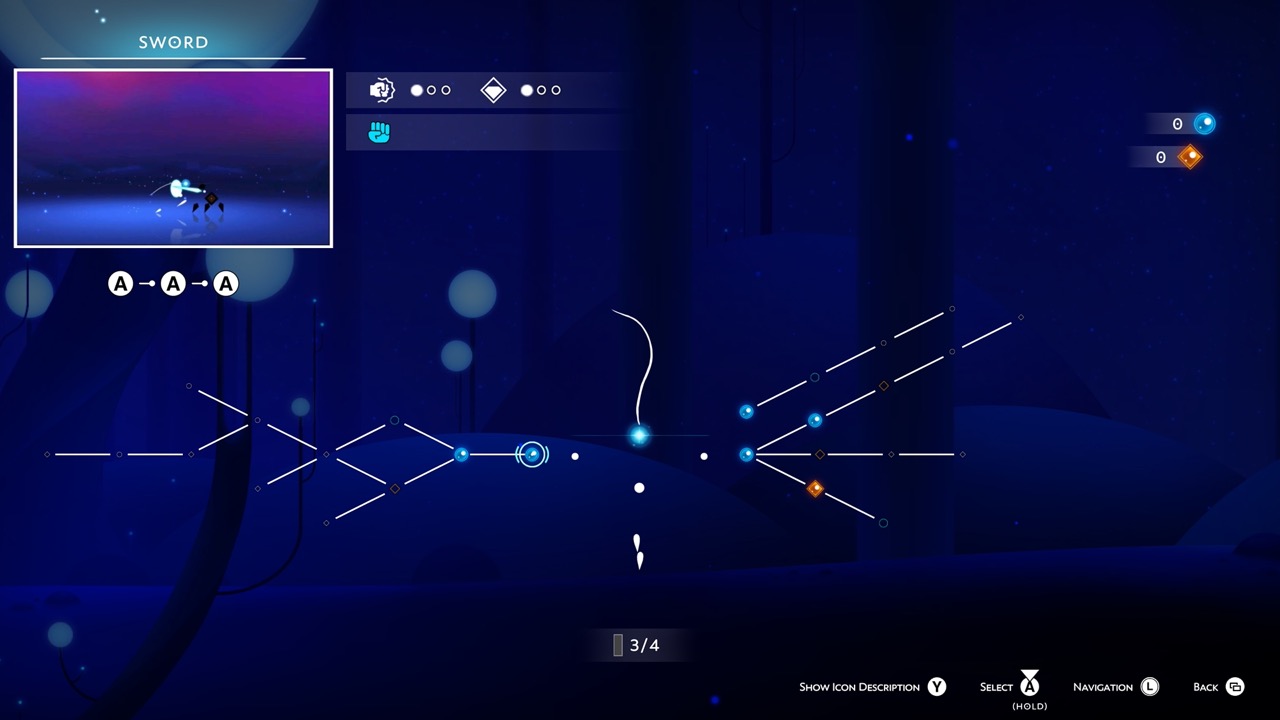Expand the leftmost diamond node of the tree
The image size is (1280, 720).
pyautogui.click(x=46, y=454)
